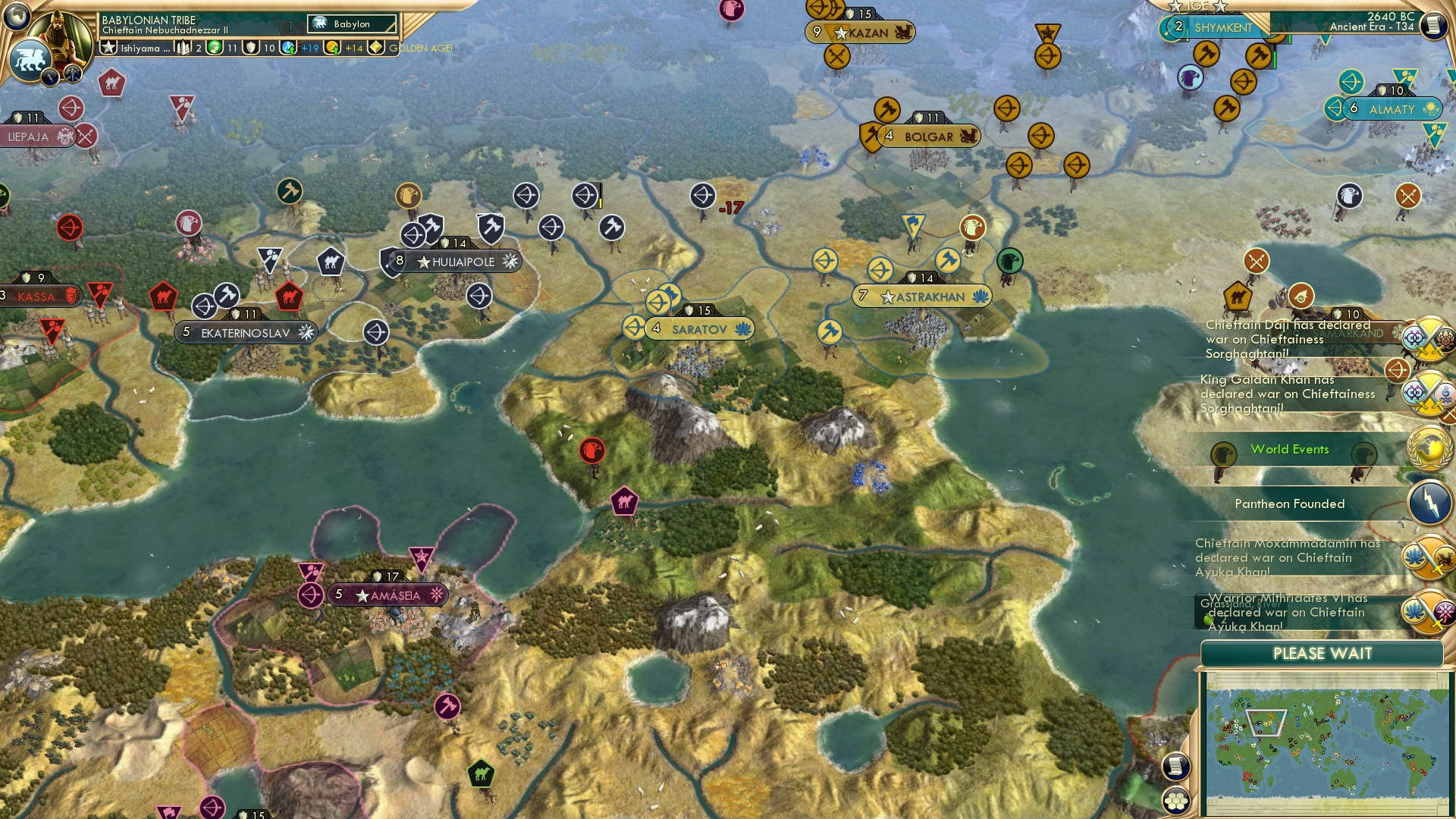
Task: Open the Civilopedia scroll icon
Action: (x=1436, y=24)
